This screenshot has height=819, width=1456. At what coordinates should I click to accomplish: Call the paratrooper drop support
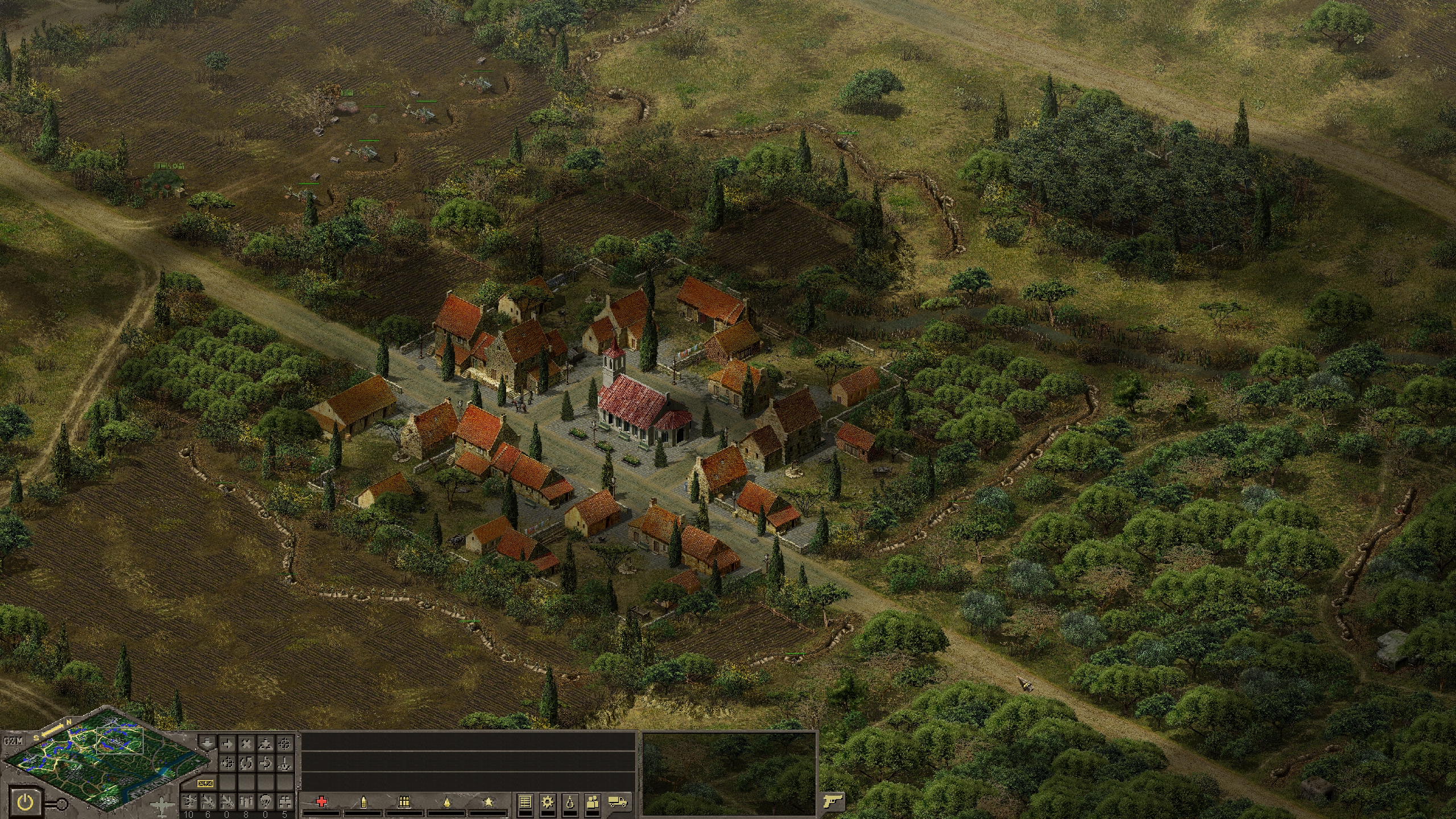266,801
